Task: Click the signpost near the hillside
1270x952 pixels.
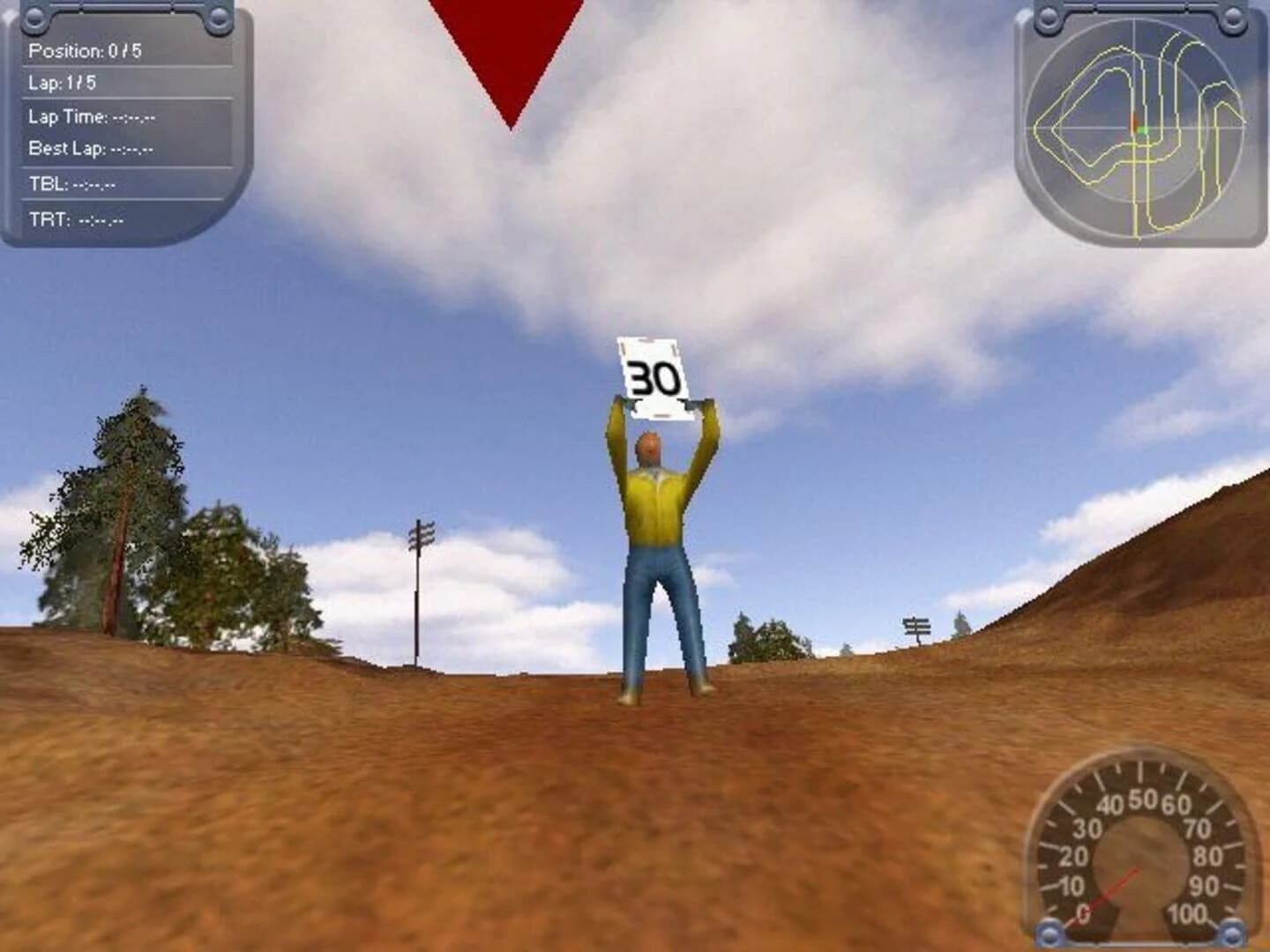Action: tap(917, 626)
